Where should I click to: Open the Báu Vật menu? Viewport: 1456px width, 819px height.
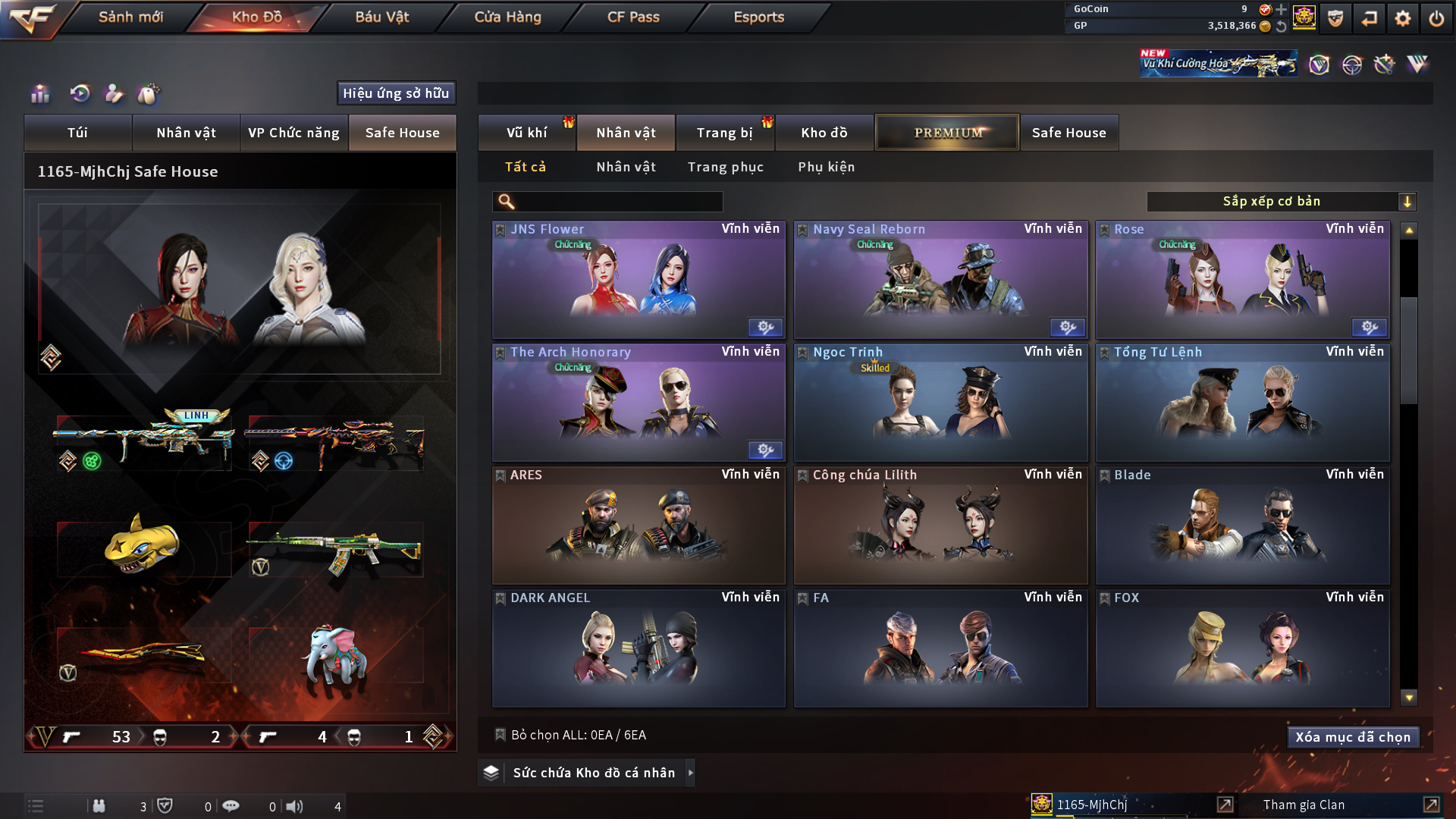click(x=382, y=17)
